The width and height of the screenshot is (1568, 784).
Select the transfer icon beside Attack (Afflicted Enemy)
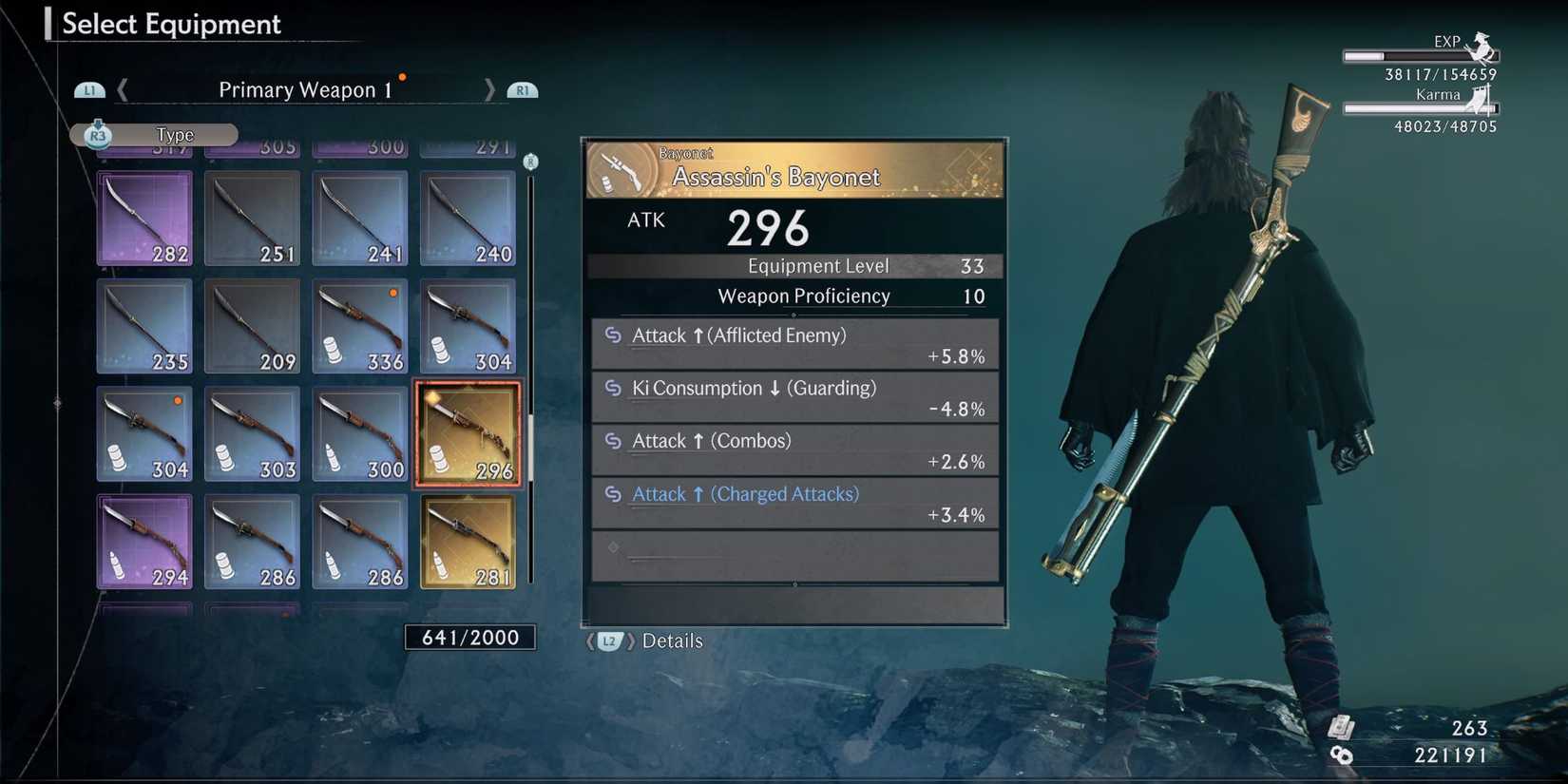pos(615,335)
